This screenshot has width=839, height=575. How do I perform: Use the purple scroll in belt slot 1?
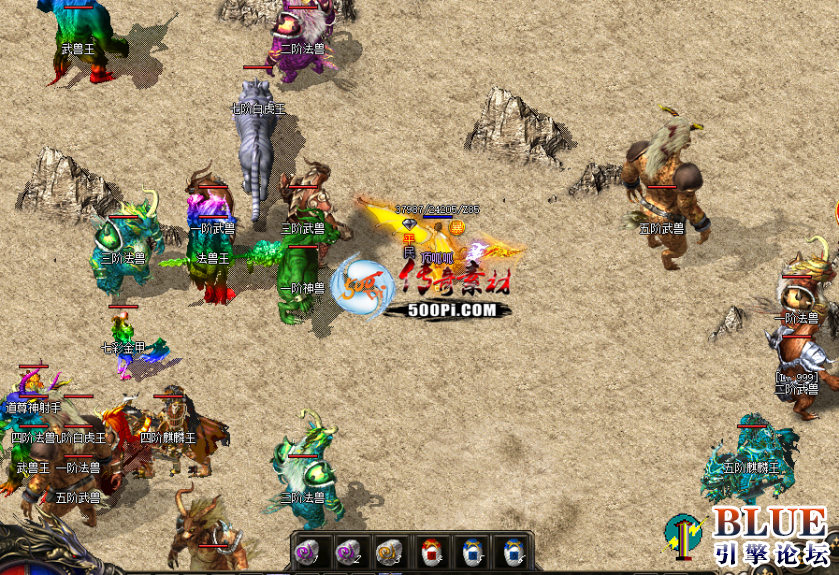[307, 551]
